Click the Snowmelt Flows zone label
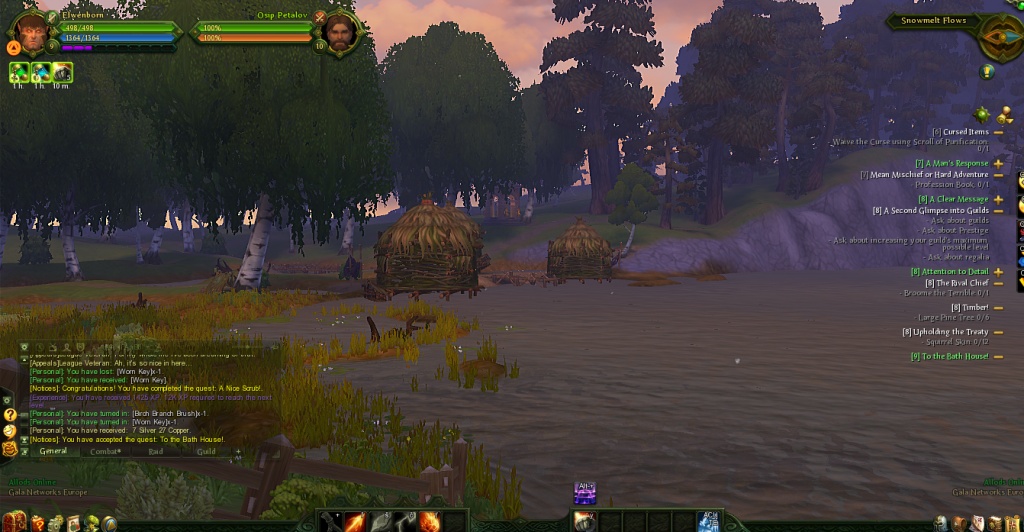1024x532 pixels. (x=933, y=20)
